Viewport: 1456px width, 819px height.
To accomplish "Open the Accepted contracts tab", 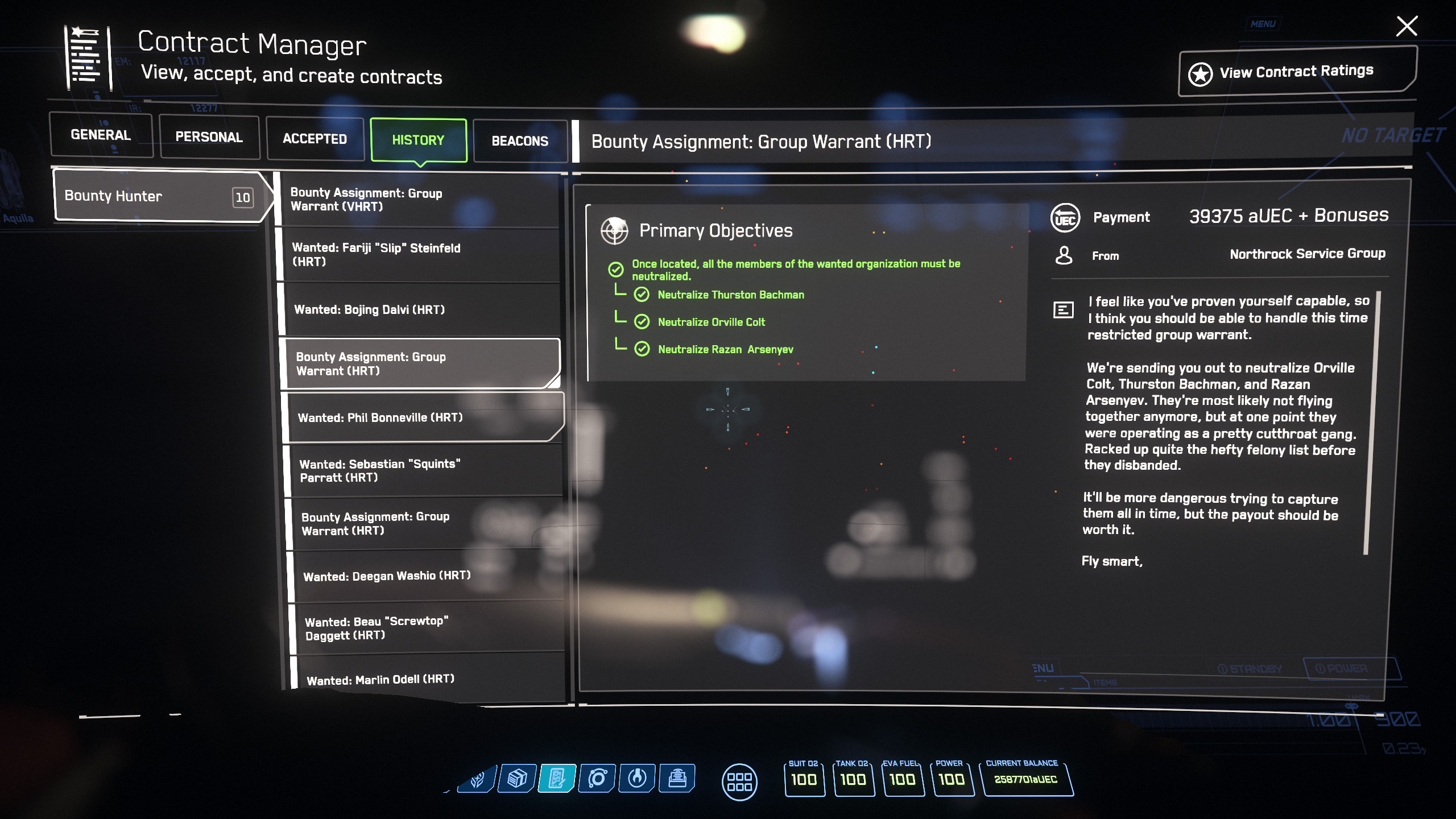I will point(315,139).
